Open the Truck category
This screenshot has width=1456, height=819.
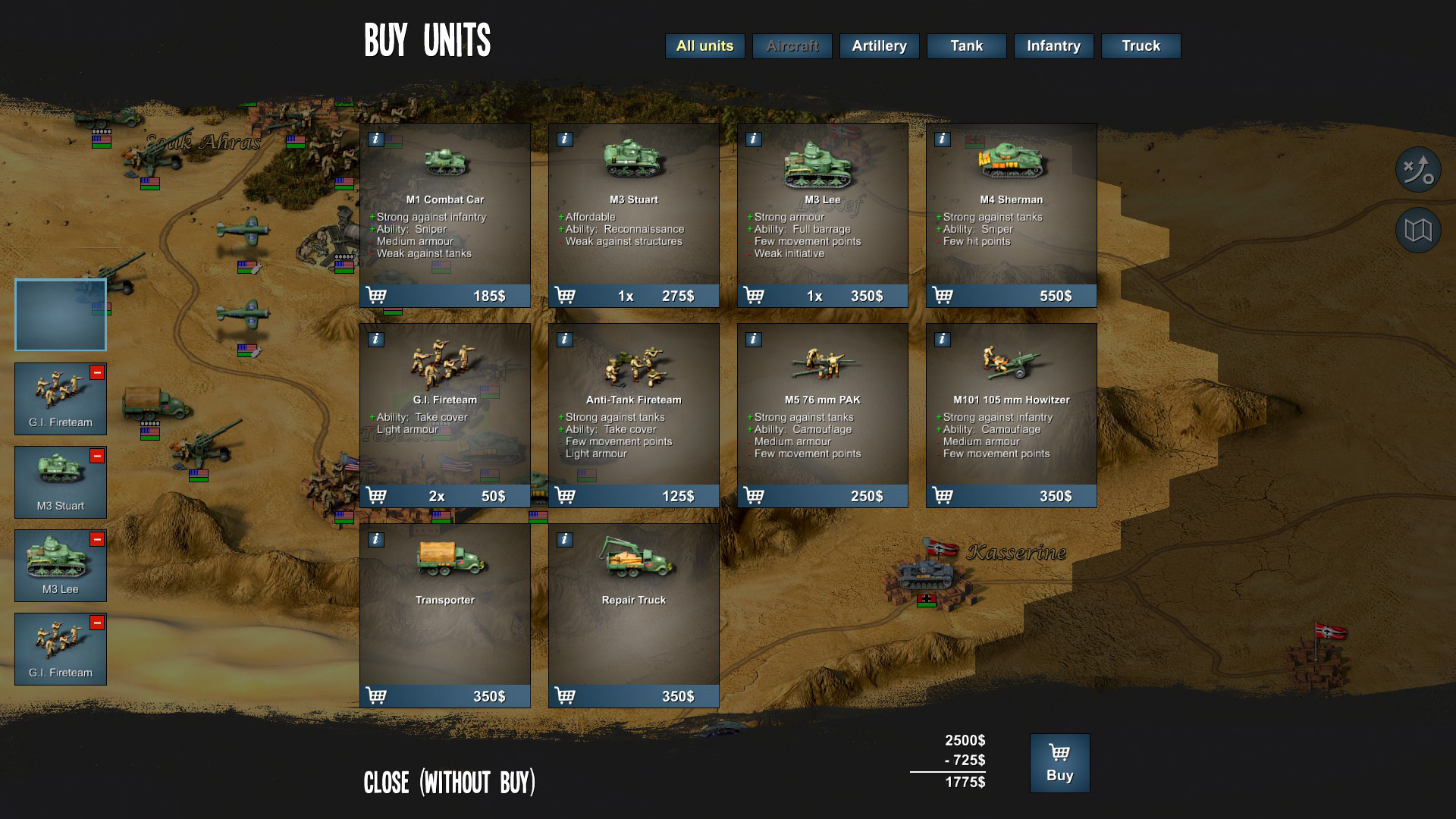point(1141,46)
